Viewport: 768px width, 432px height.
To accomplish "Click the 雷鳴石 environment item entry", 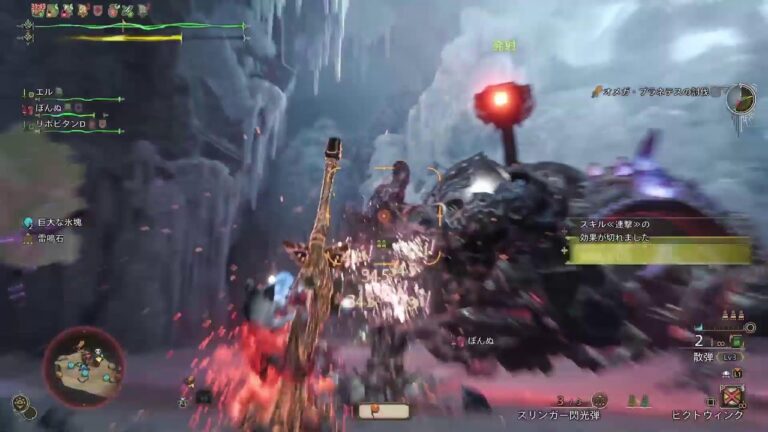I will pos(50,238).
